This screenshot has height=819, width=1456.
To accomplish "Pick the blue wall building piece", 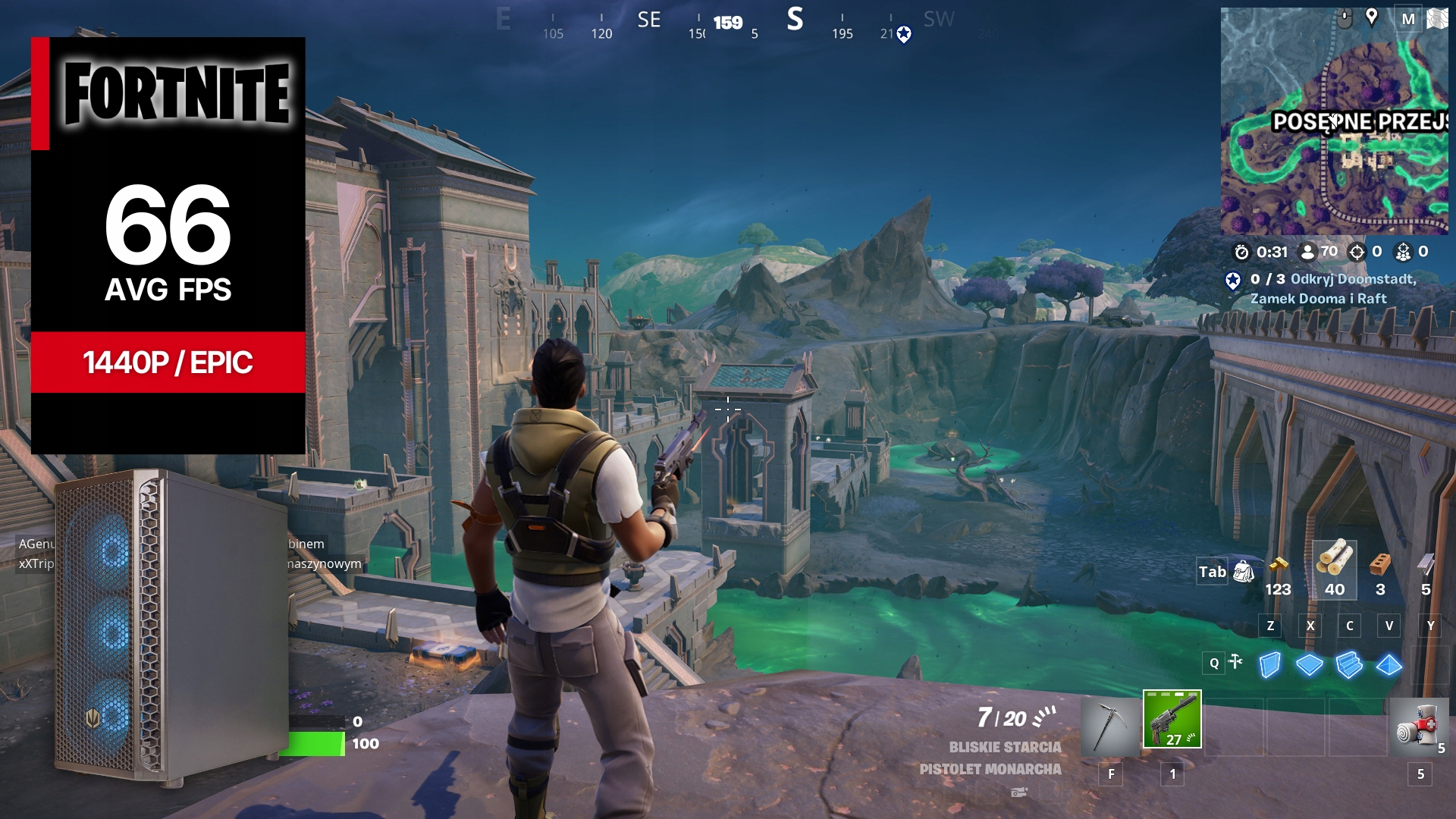I will [1270, 665].
